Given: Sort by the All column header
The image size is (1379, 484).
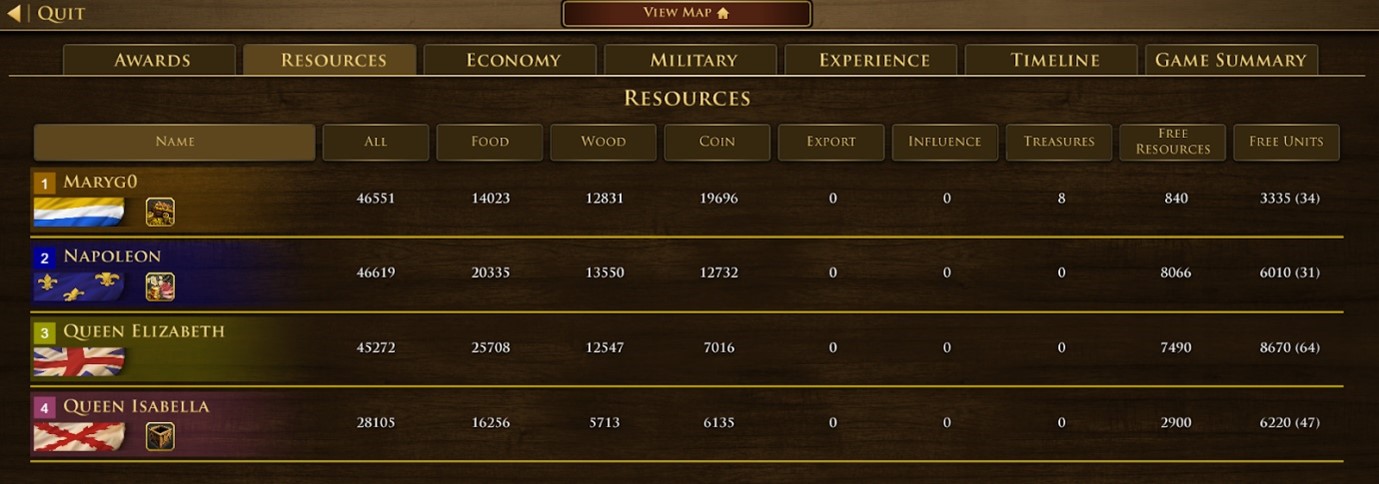Looking at the screenshot, I should pyautogui.click(x=376, y=142).
